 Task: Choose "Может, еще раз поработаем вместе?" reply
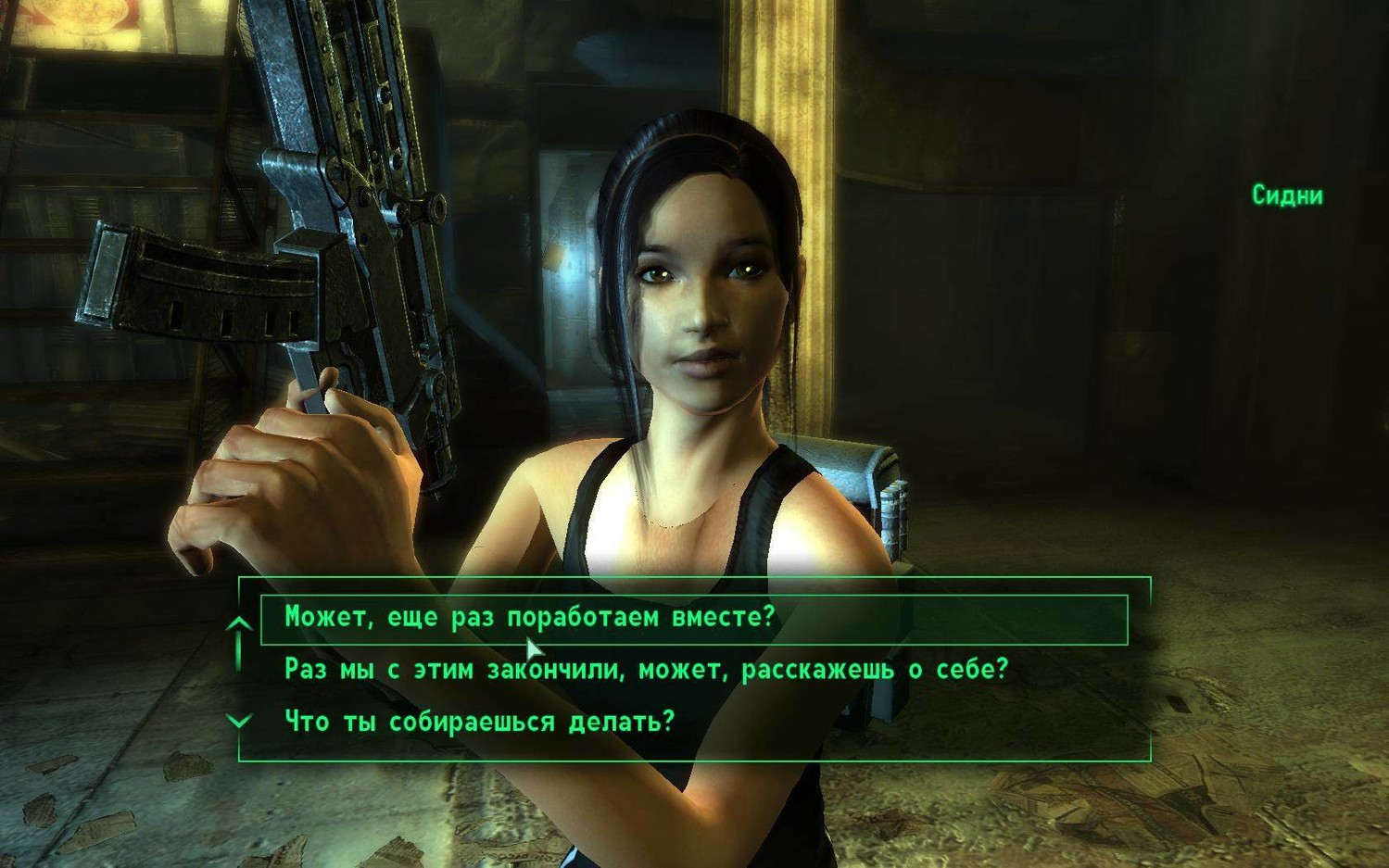(x=529, y=618)
